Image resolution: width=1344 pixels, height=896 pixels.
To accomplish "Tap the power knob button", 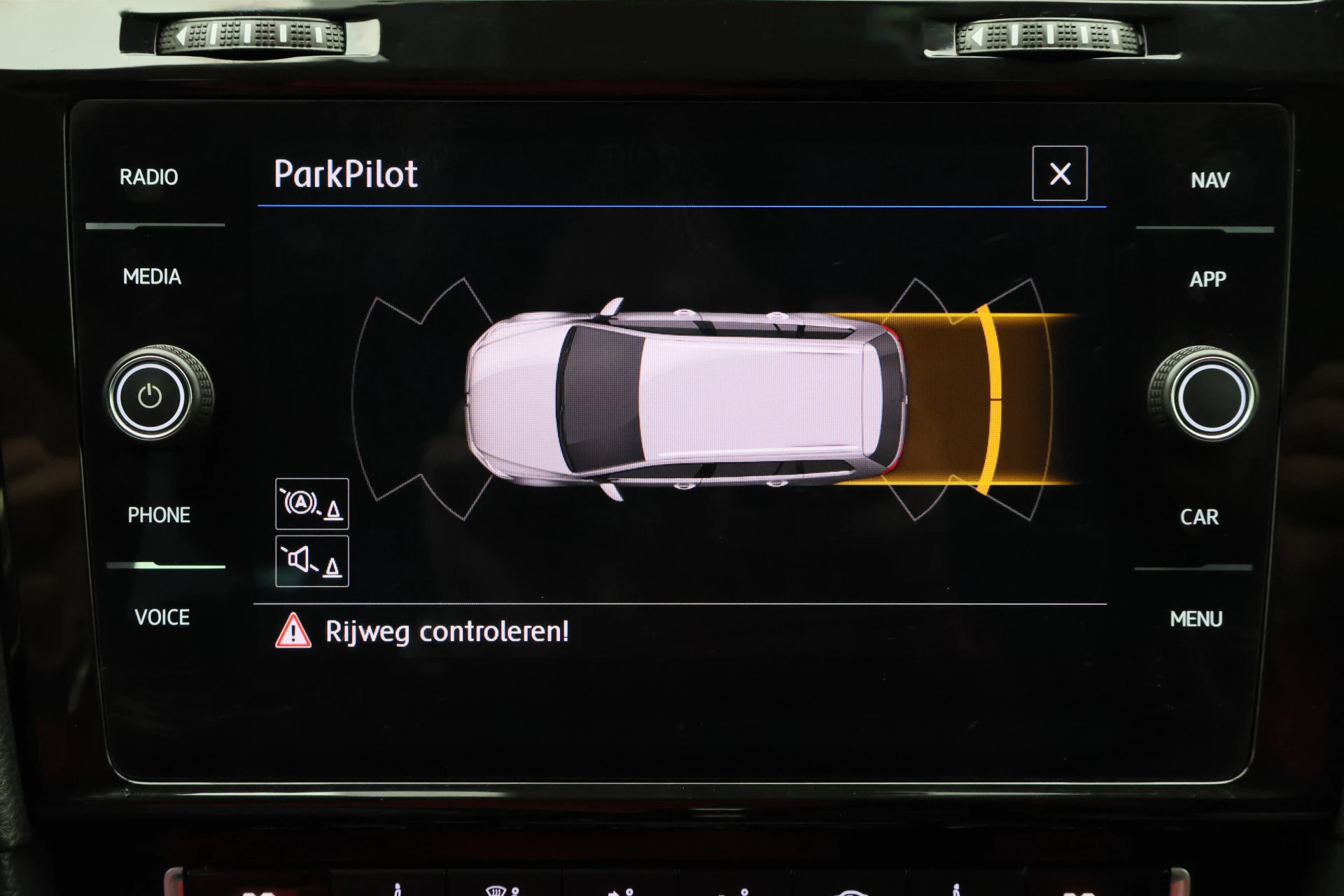I will [150, 396].
